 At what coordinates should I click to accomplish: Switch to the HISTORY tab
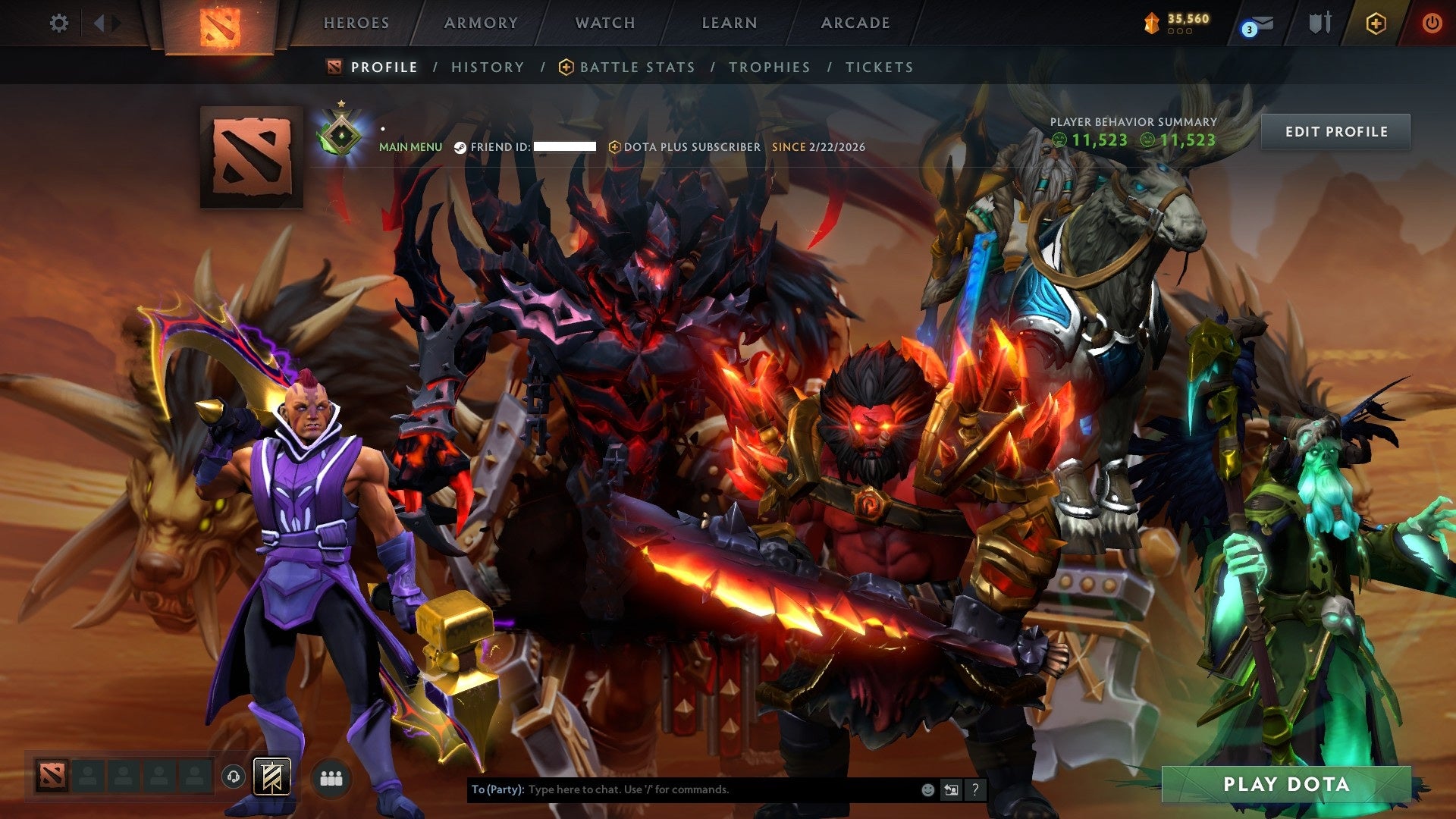point(486,67)
